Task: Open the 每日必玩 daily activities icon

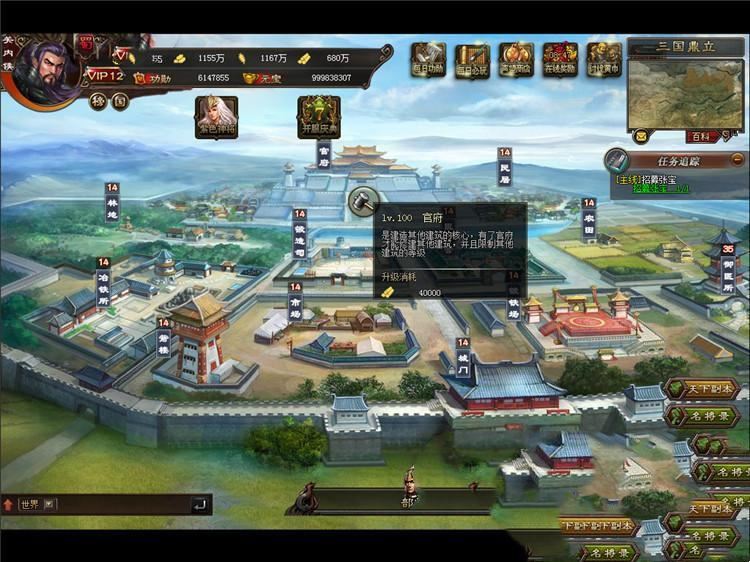Action: coord(472,59)
